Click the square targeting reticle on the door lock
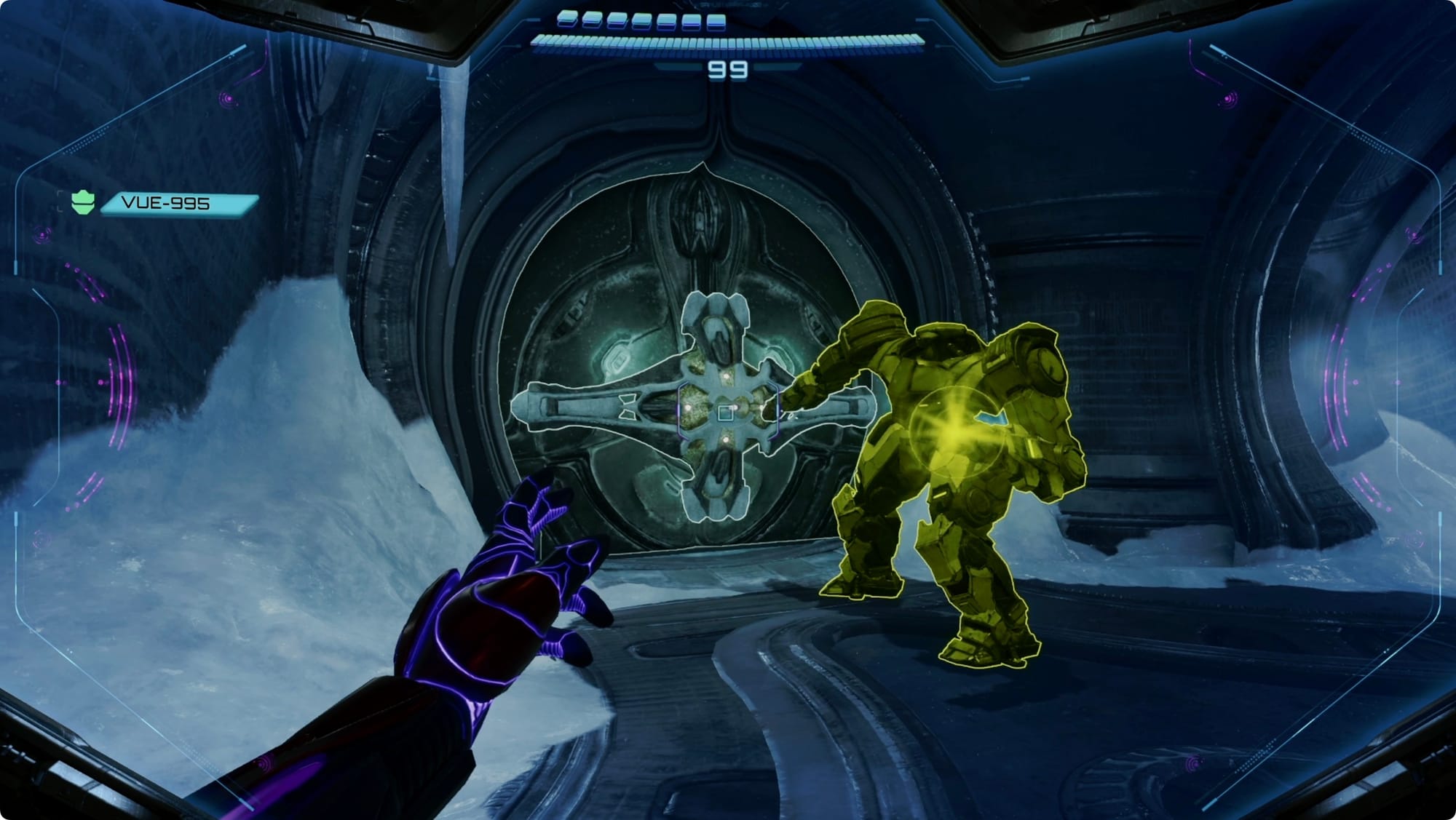This screenshot has width=1456, height=820. [x=725, y=413]
